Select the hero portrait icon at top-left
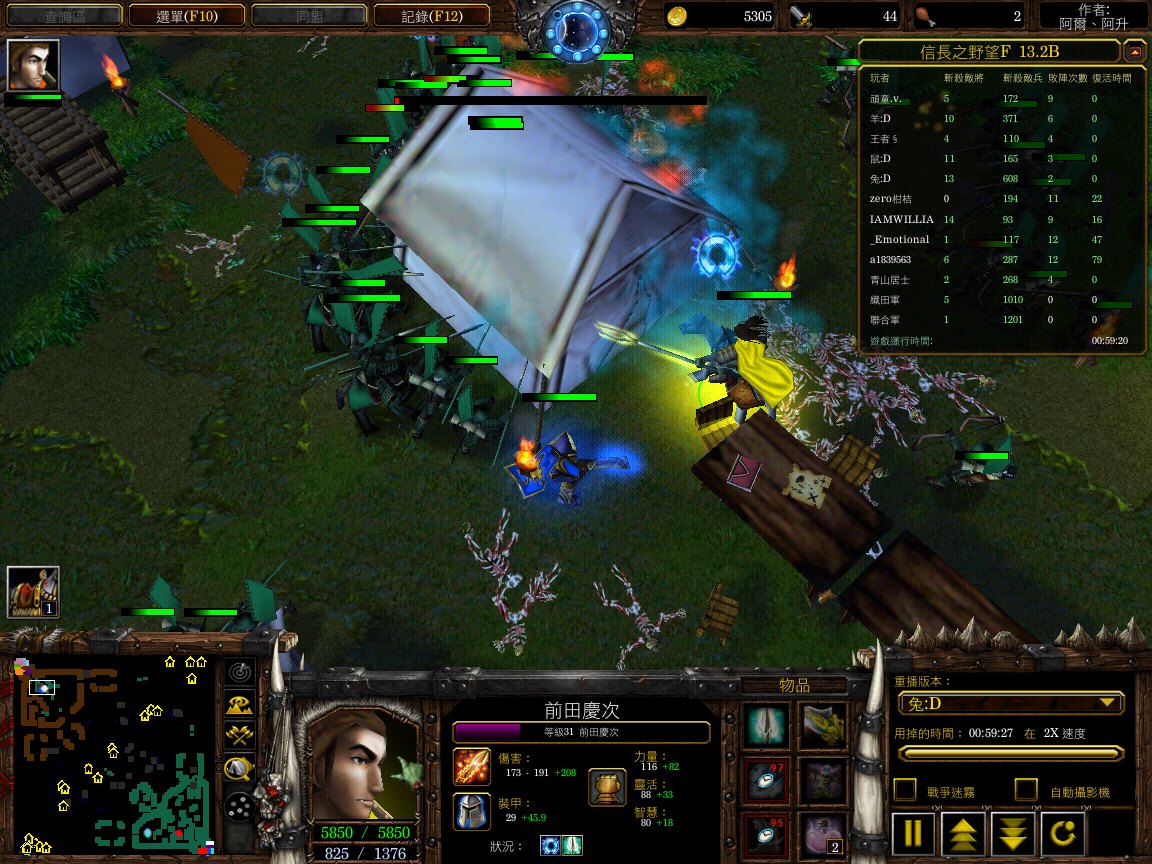 point(33,65)
